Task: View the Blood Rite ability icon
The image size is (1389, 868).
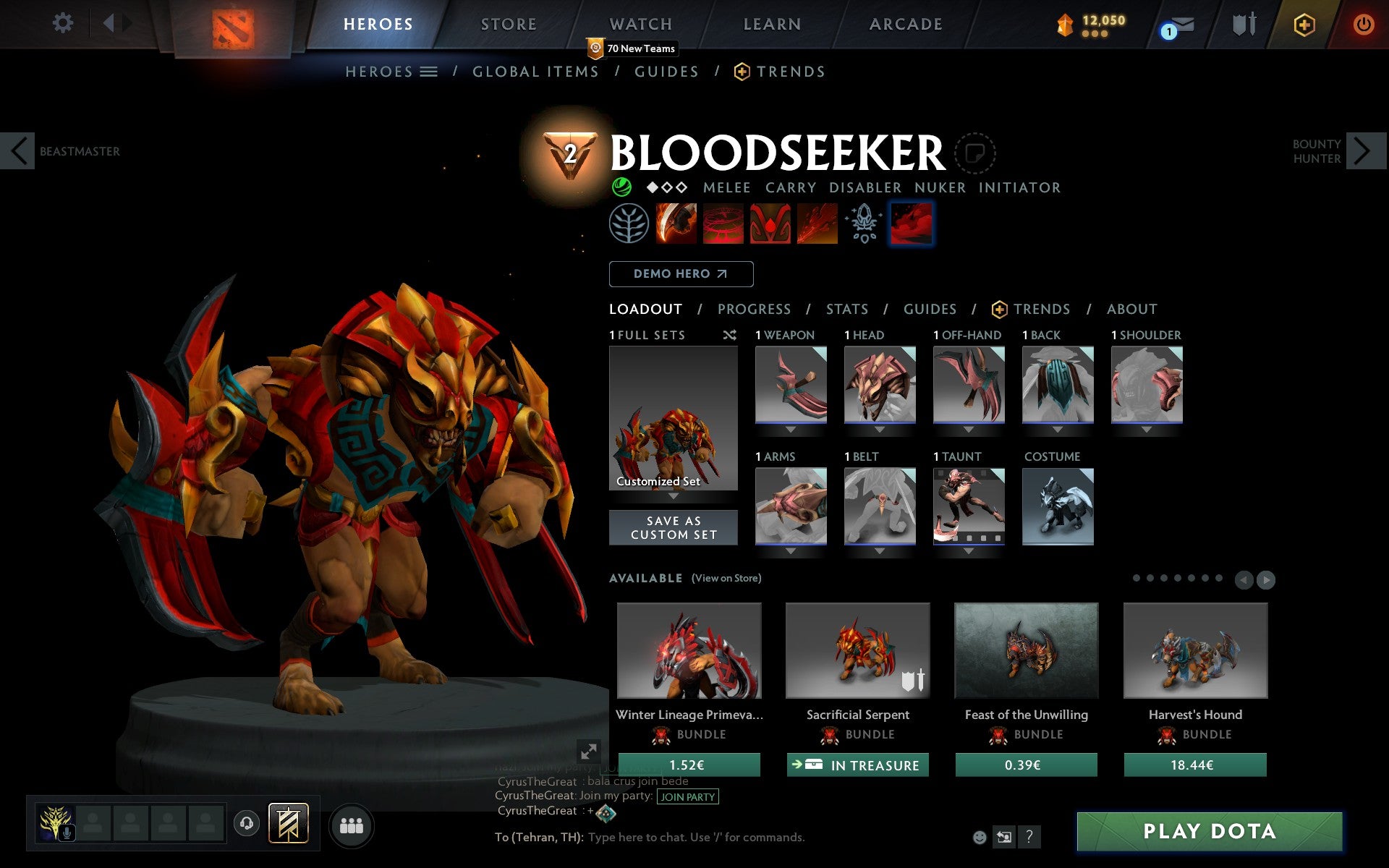Action: pyautogui.click(x=723, y=224)
